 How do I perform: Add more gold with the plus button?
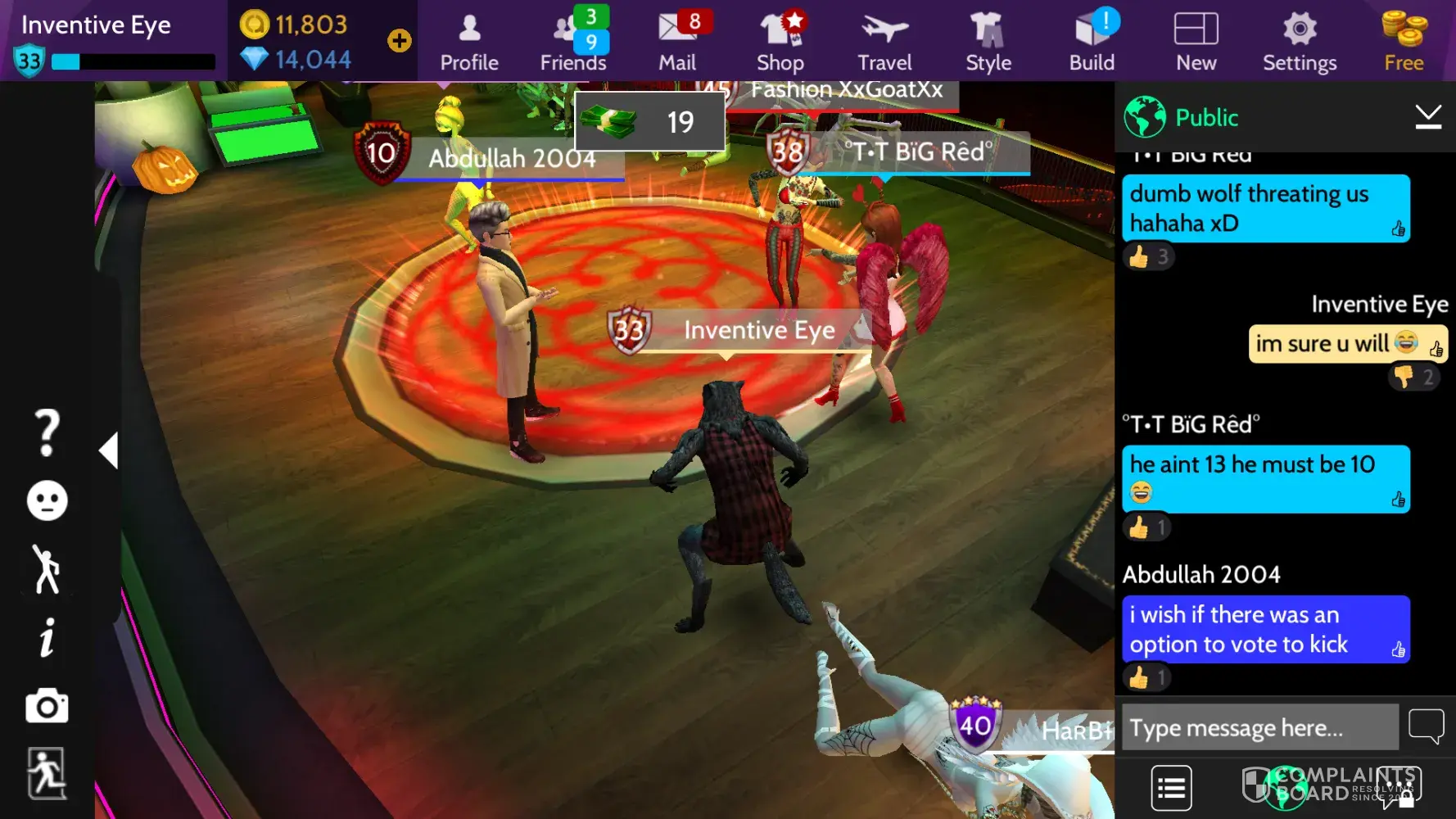pyautogui.click(x=400, y=41)
